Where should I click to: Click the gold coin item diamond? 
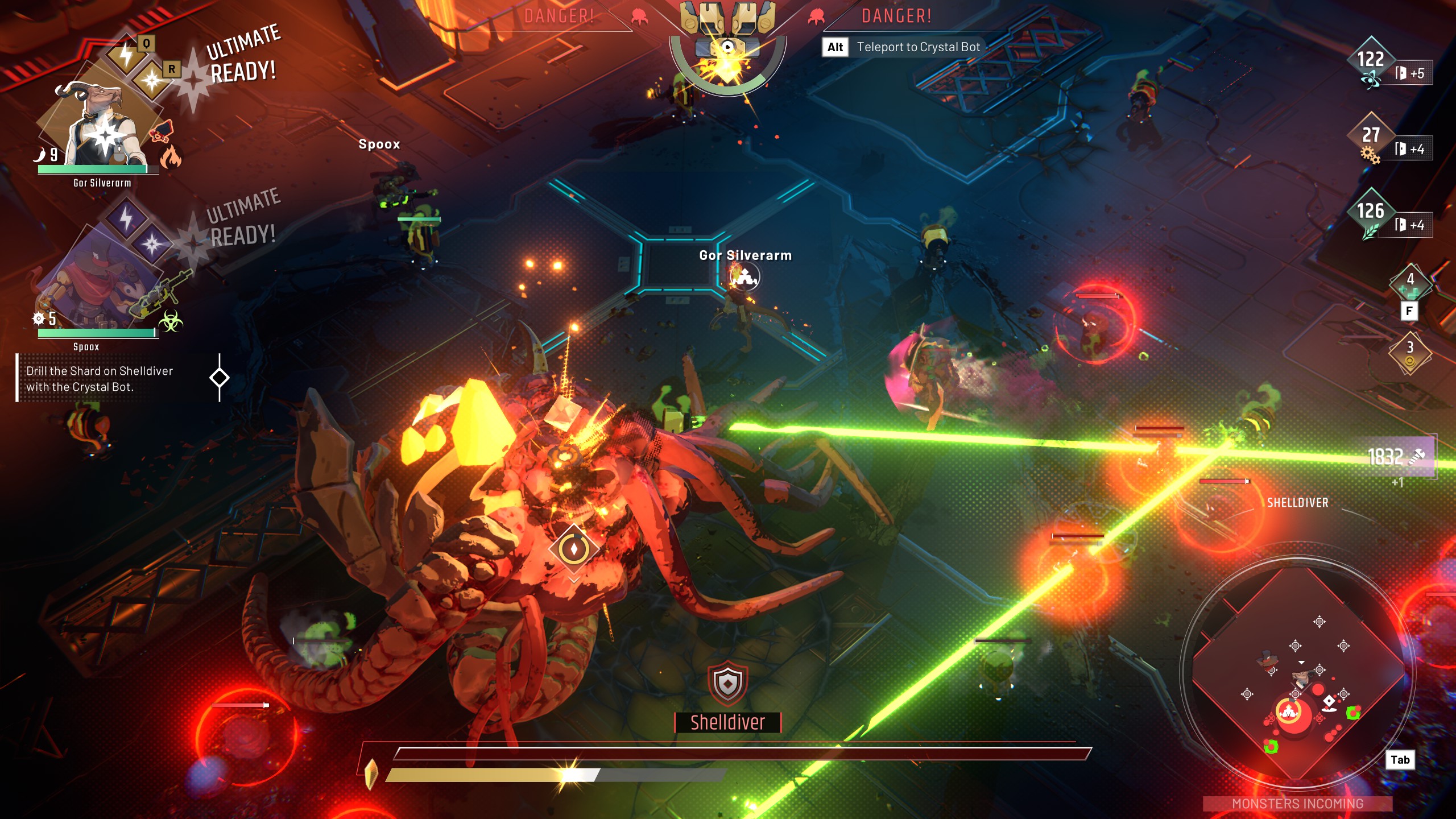(1410, 354)
